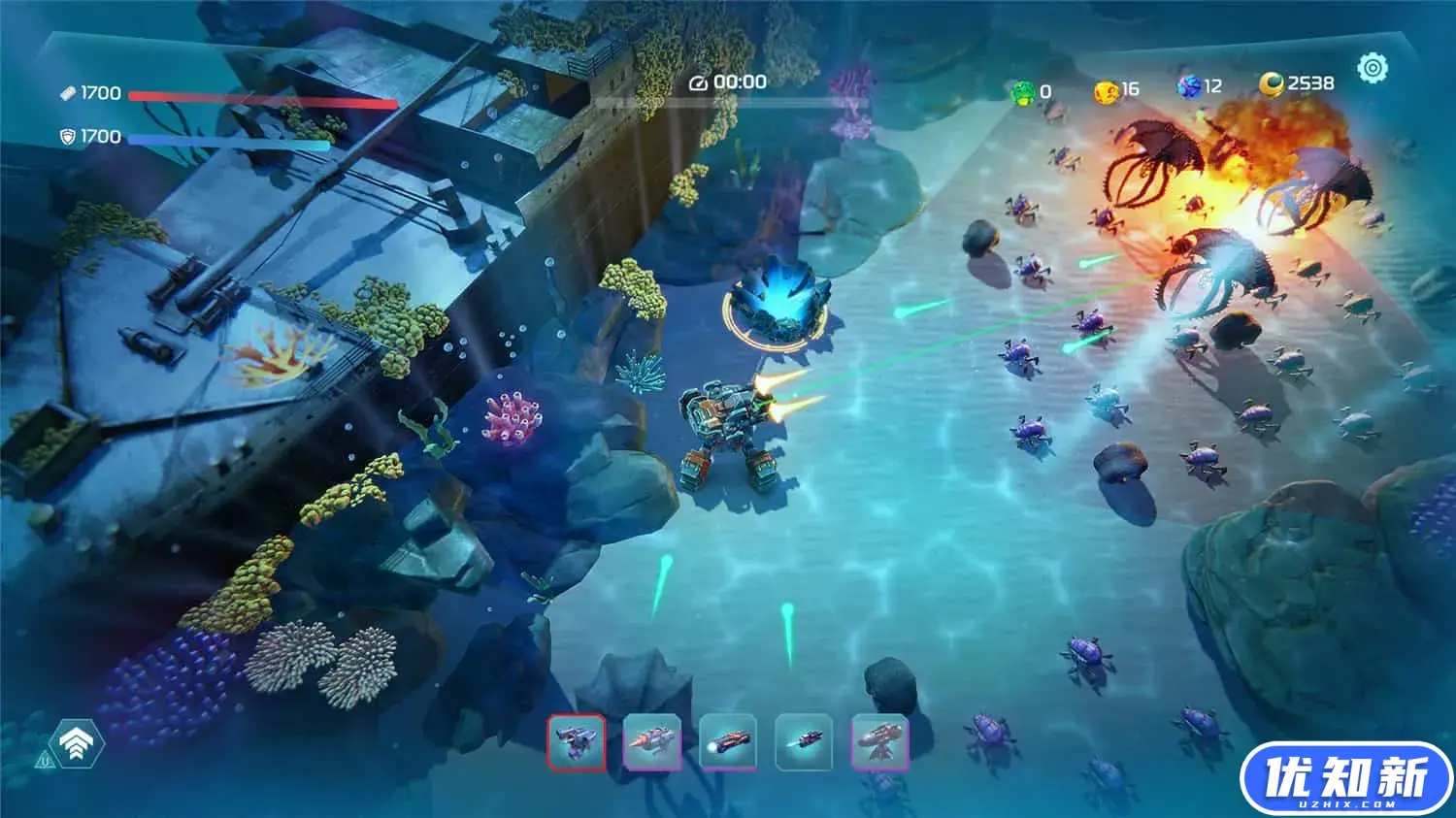Switch to the small blue-flame blaster slot
Image resolution: width=1456 pixels, height=818 pixels.
coord(804,742)
